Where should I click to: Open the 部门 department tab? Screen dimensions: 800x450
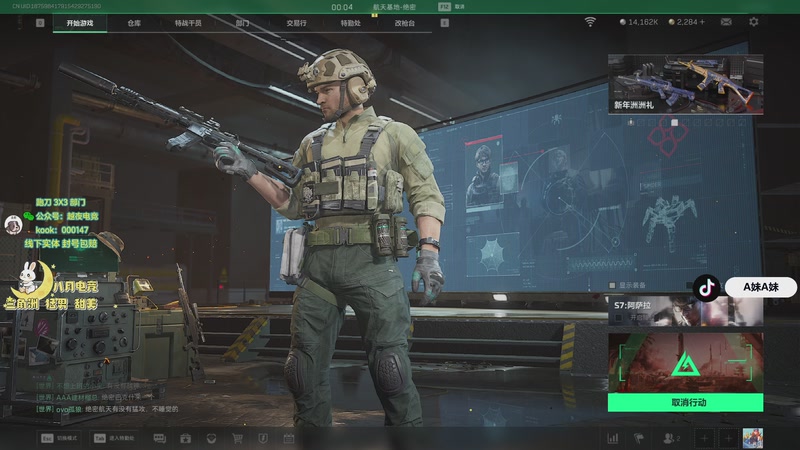click(x=242, y=22)
